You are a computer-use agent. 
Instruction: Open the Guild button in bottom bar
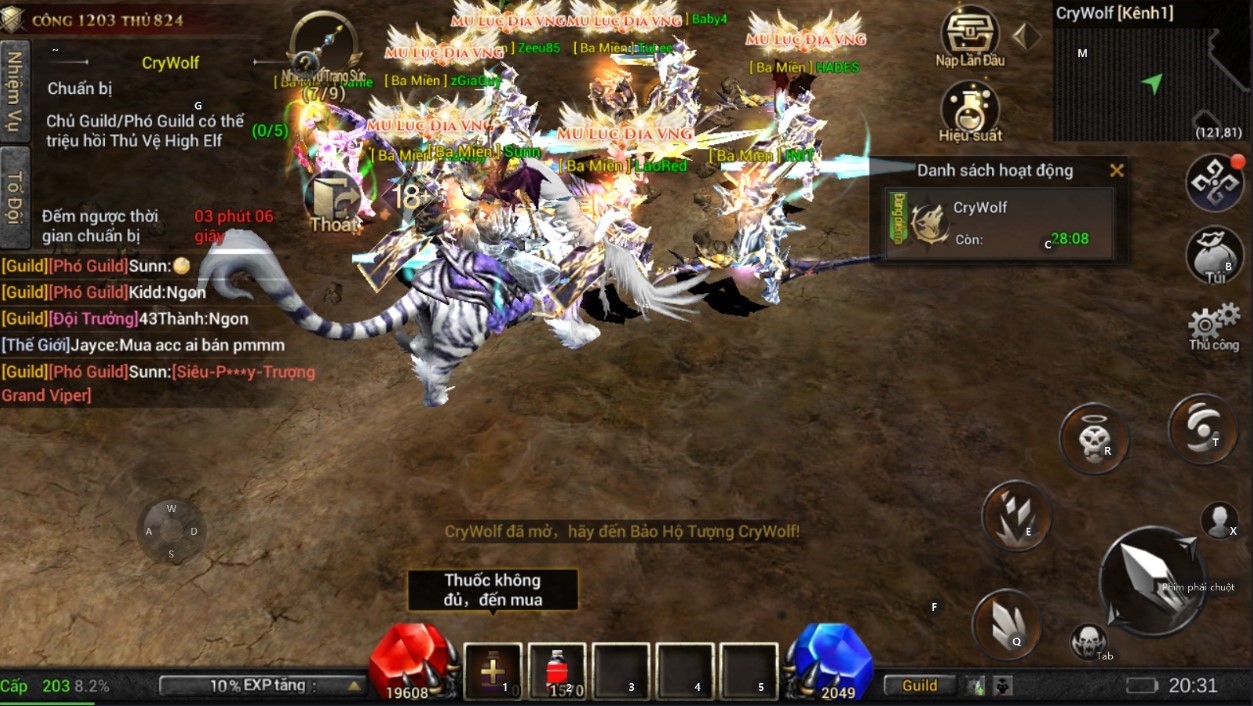click(x=920, y=686)
